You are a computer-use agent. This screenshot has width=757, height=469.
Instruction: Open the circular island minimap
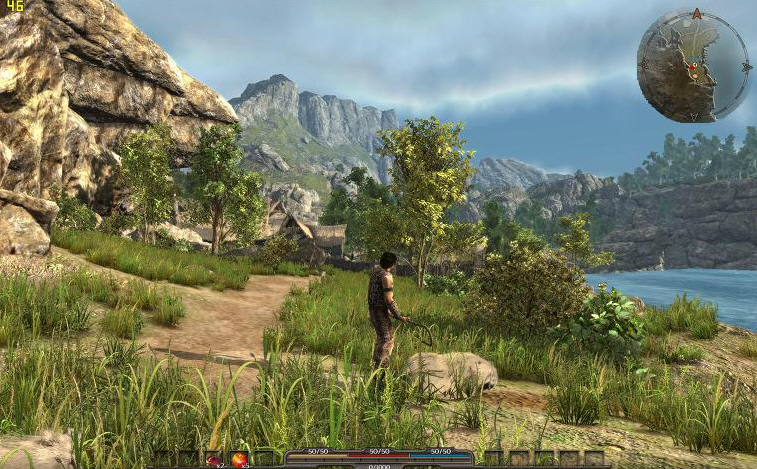point(694,66)
